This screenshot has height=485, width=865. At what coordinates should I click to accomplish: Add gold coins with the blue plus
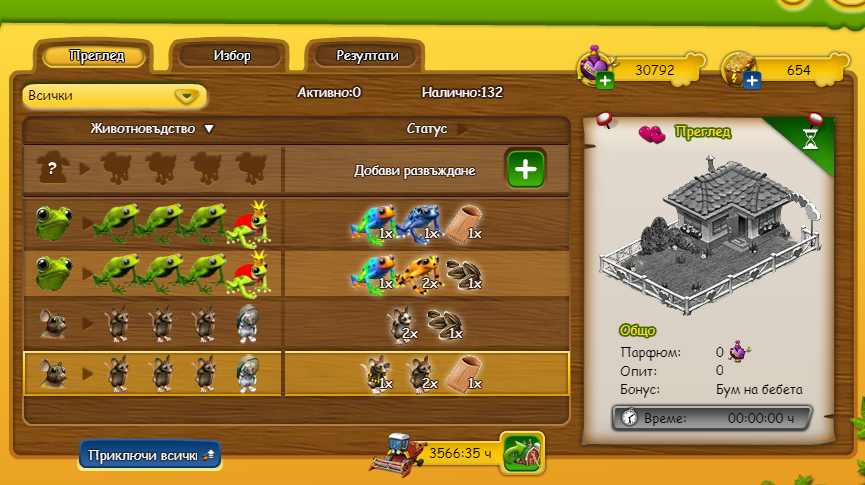point(751,80)
